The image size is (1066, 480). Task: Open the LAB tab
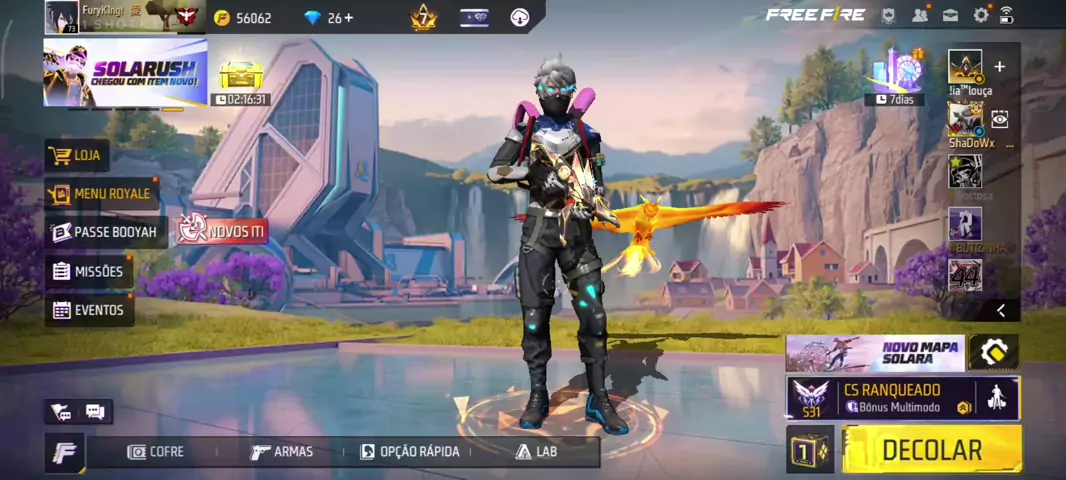click(537, 452)
